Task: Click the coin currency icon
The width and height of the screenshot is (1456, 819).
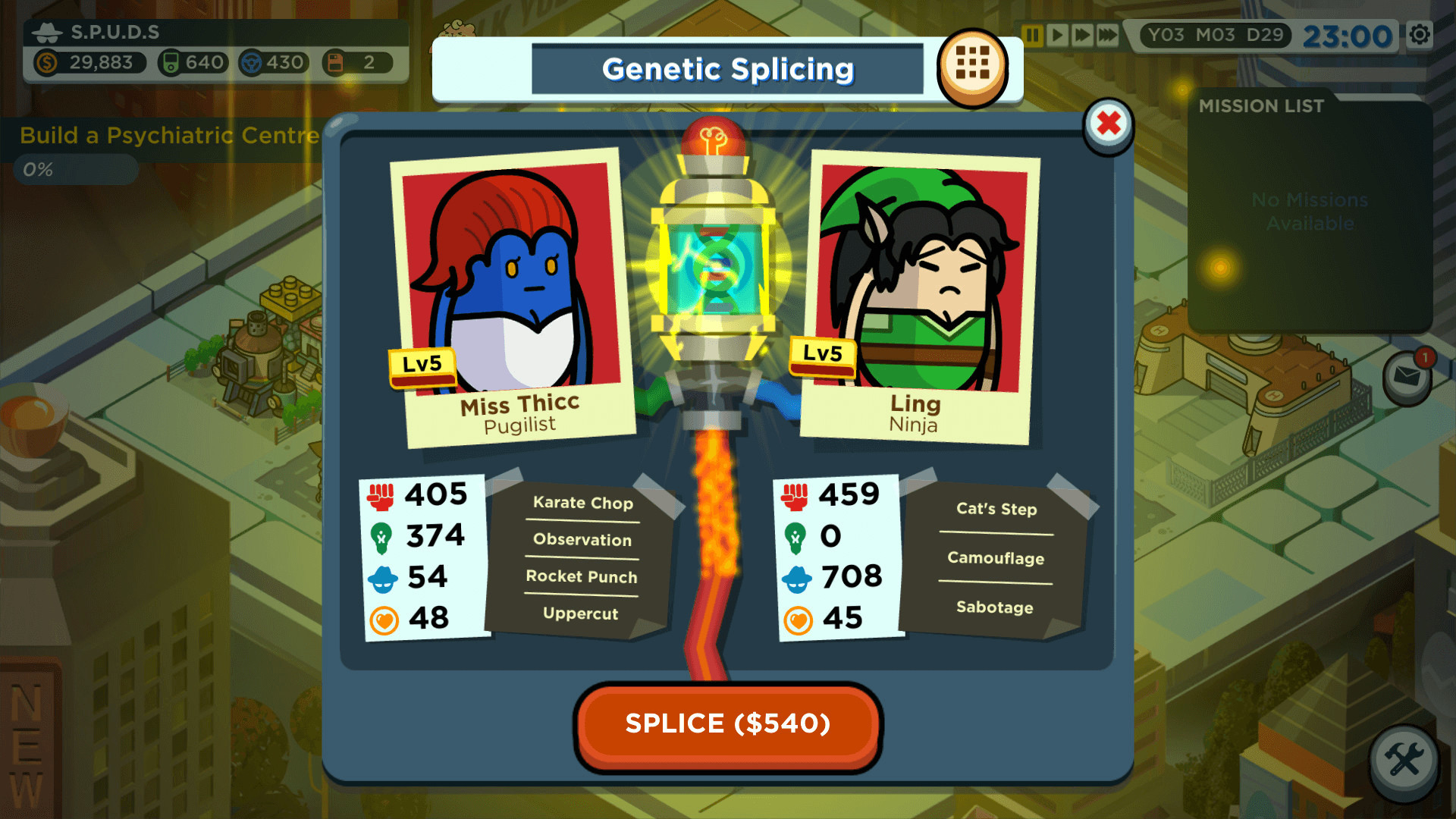Action: coord(48,64)
